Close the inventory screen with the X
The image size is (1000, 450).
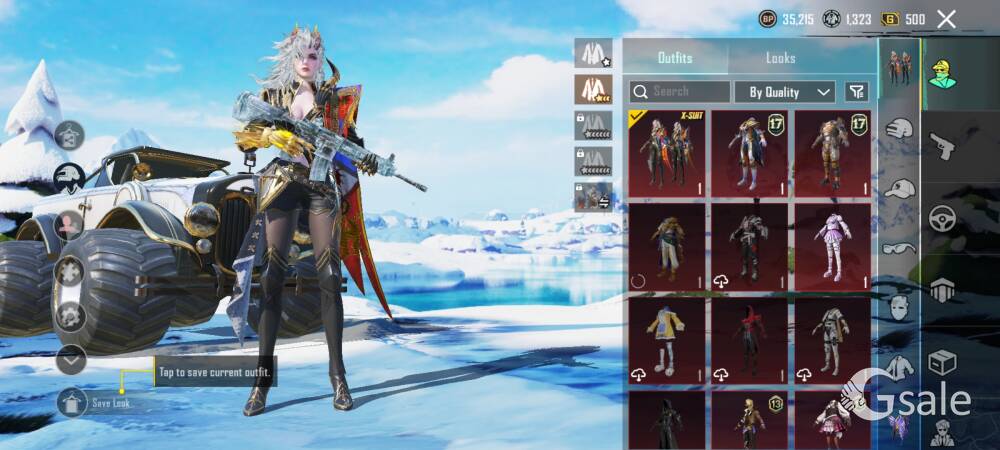947,19
